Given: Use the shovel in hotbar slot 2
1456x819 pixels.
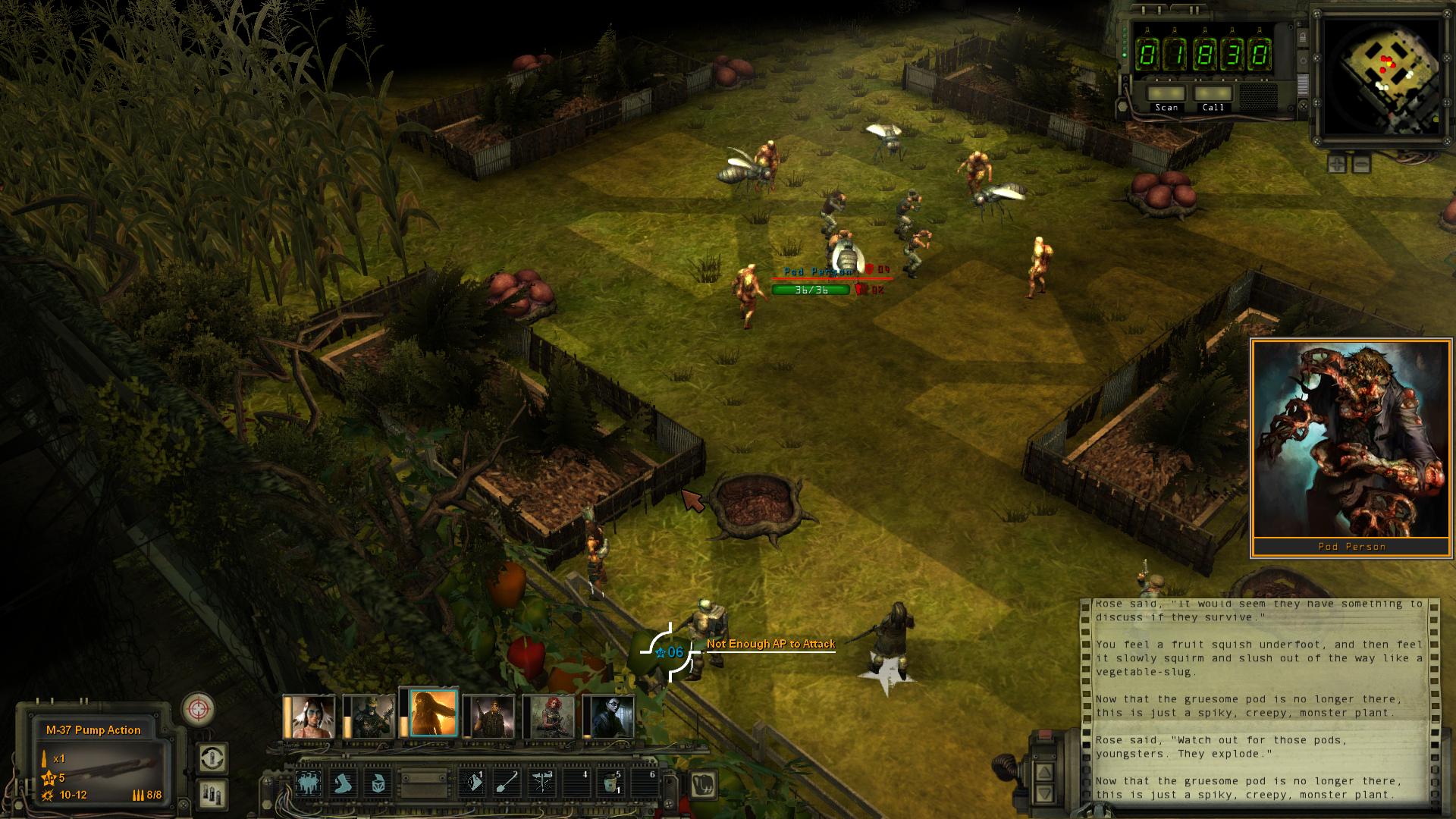Looking at the screenshot, I should tap(506, 783).
